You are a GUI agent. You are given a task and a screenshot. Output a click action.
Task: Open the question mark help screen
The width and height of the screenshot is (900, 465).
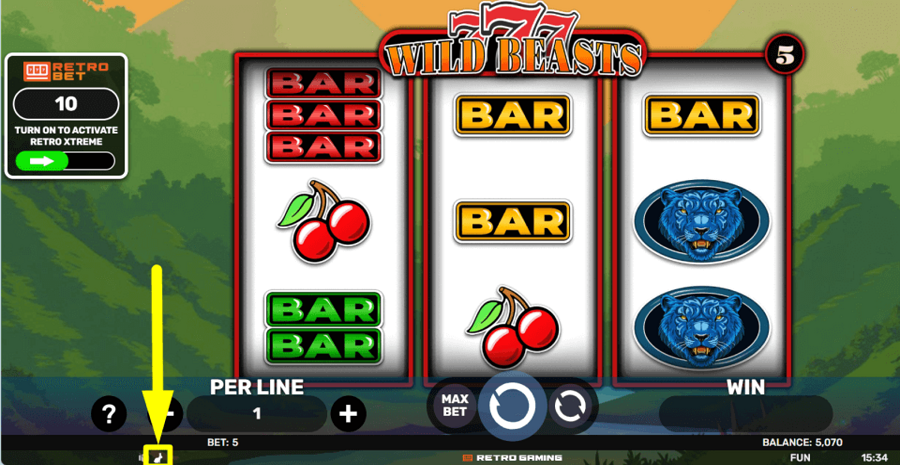[108, 413]
